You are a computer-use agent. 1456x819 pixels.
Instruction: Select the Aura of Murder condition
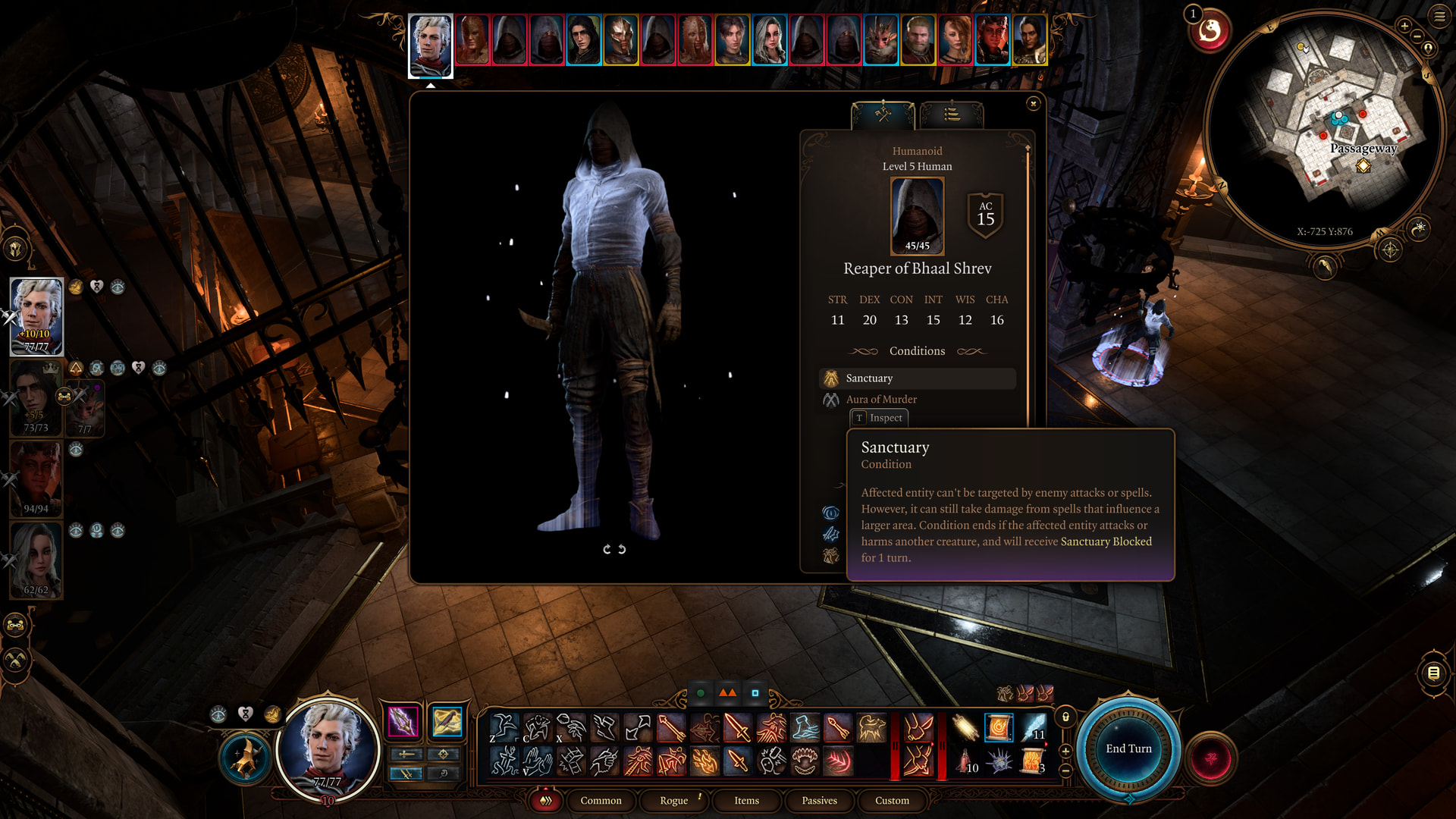(881, 400)
